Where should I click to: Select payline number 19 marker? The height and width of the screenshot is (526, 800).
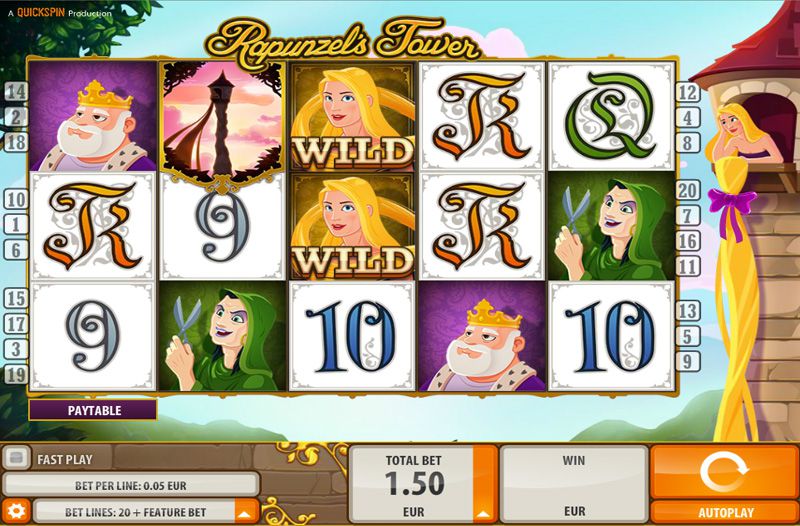[x=16, y=375]
